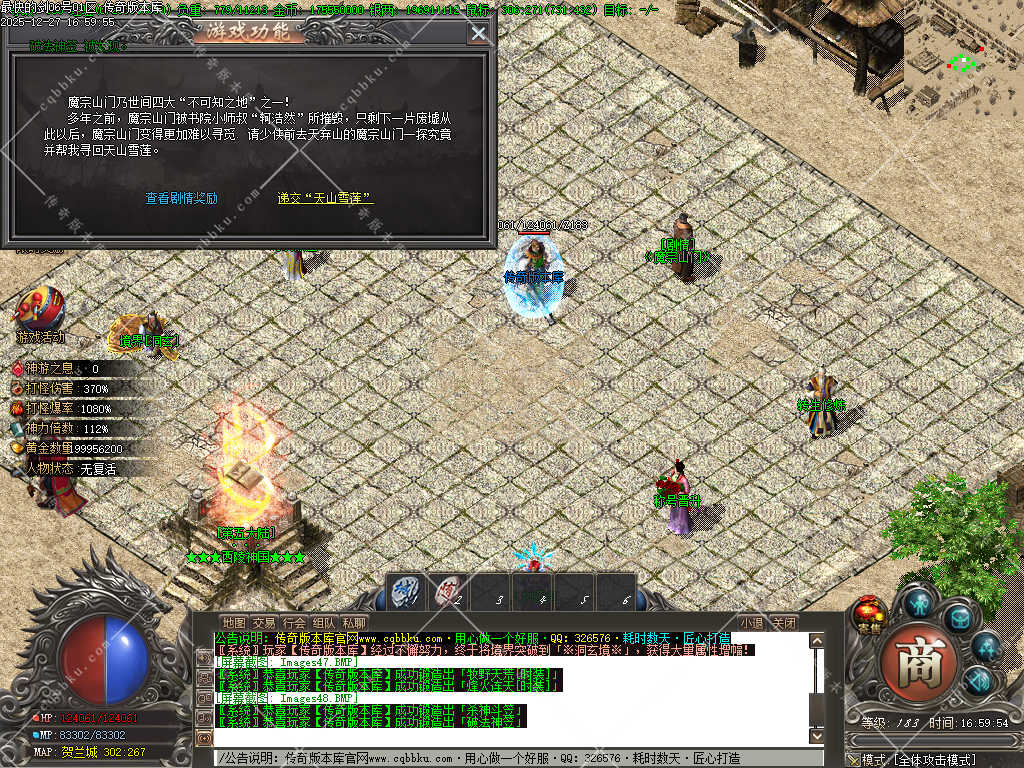The width and height of the screenshot is (1024, 768).
Task: Click the chat input field
Action: 520,758
